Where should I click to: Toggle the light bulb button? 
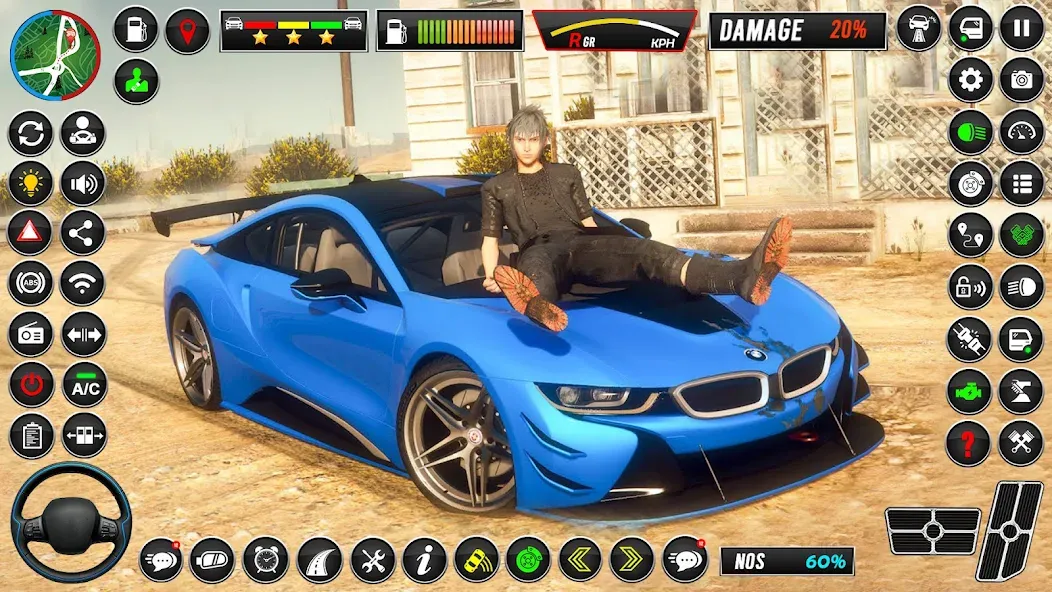click(30, 183)
